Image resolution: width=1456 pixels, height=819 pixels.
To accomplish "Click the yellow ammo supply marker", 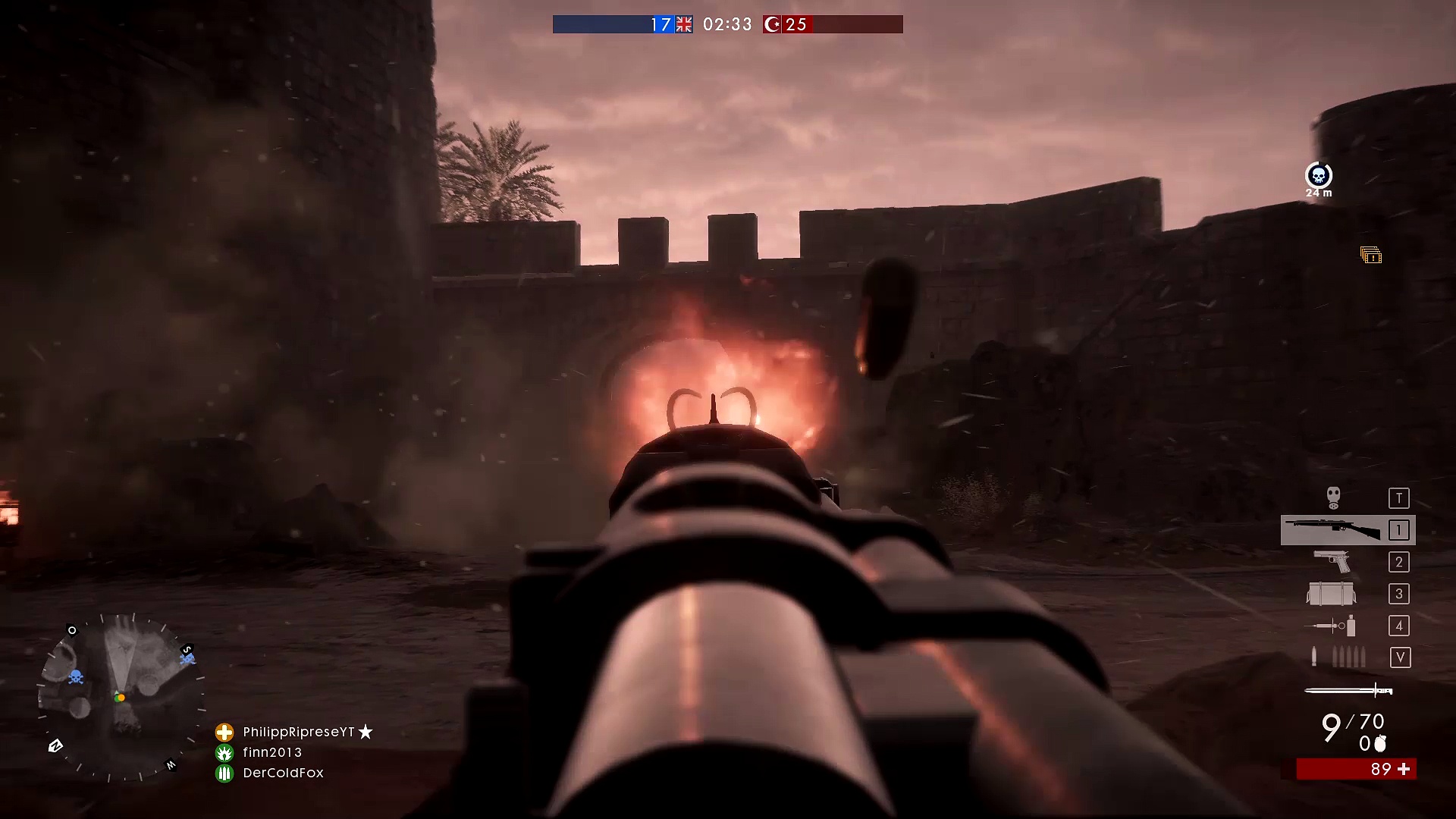I will 1370,256.
